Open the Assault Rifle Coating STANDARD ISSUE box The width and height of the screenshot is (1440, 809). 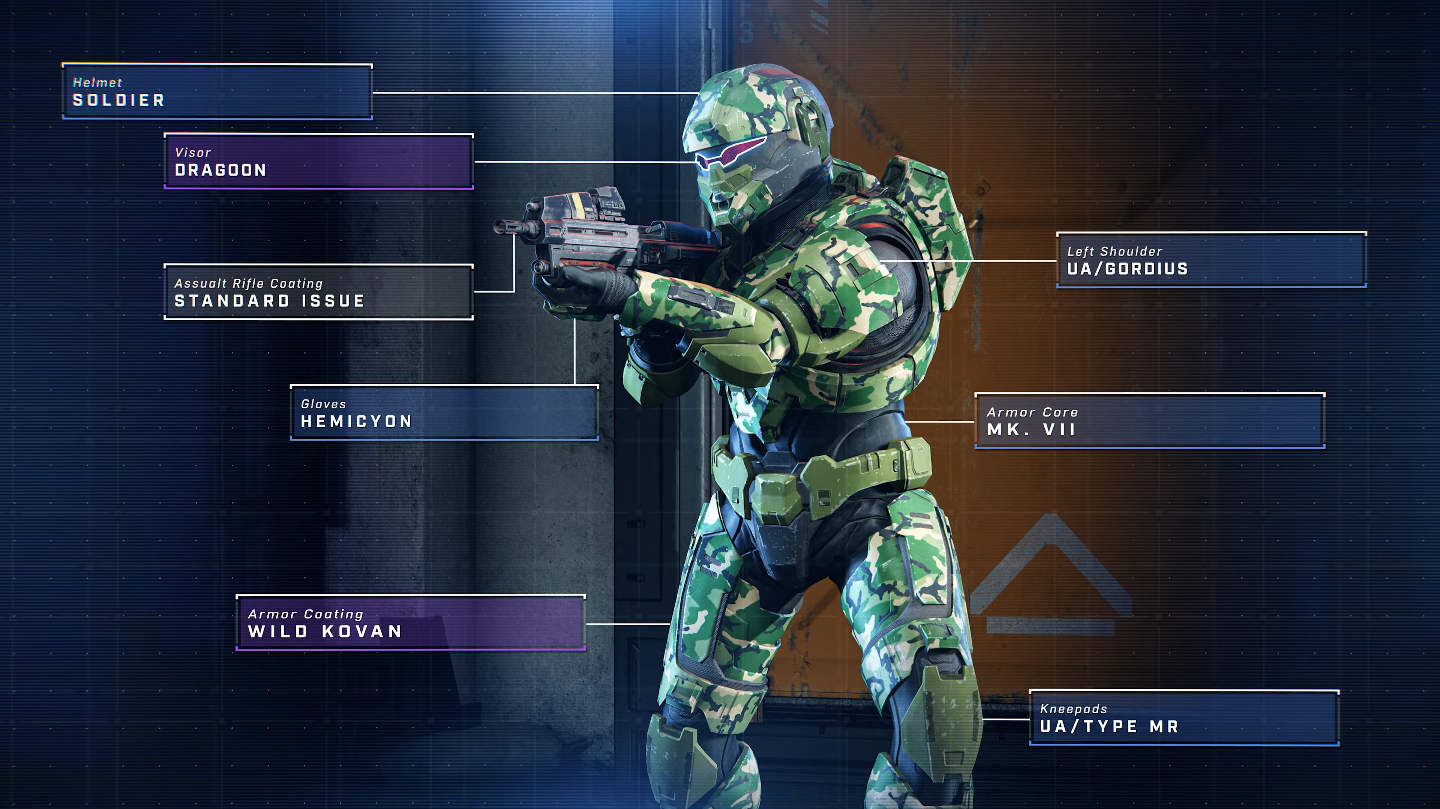(318, 292)
